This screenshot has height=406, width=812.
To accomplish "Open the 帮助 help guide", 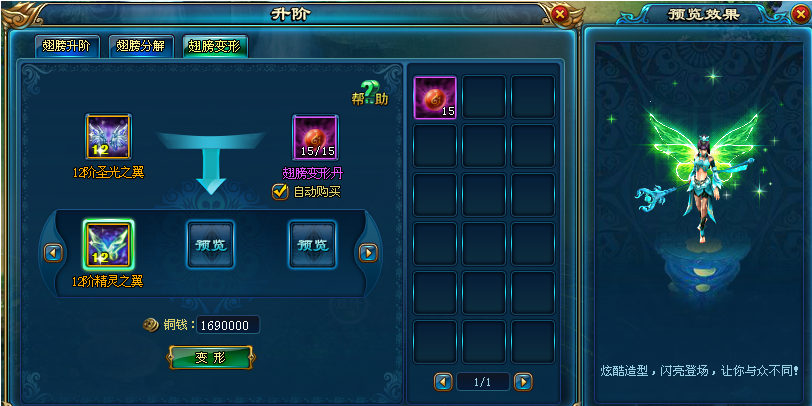I will (370, 94).
